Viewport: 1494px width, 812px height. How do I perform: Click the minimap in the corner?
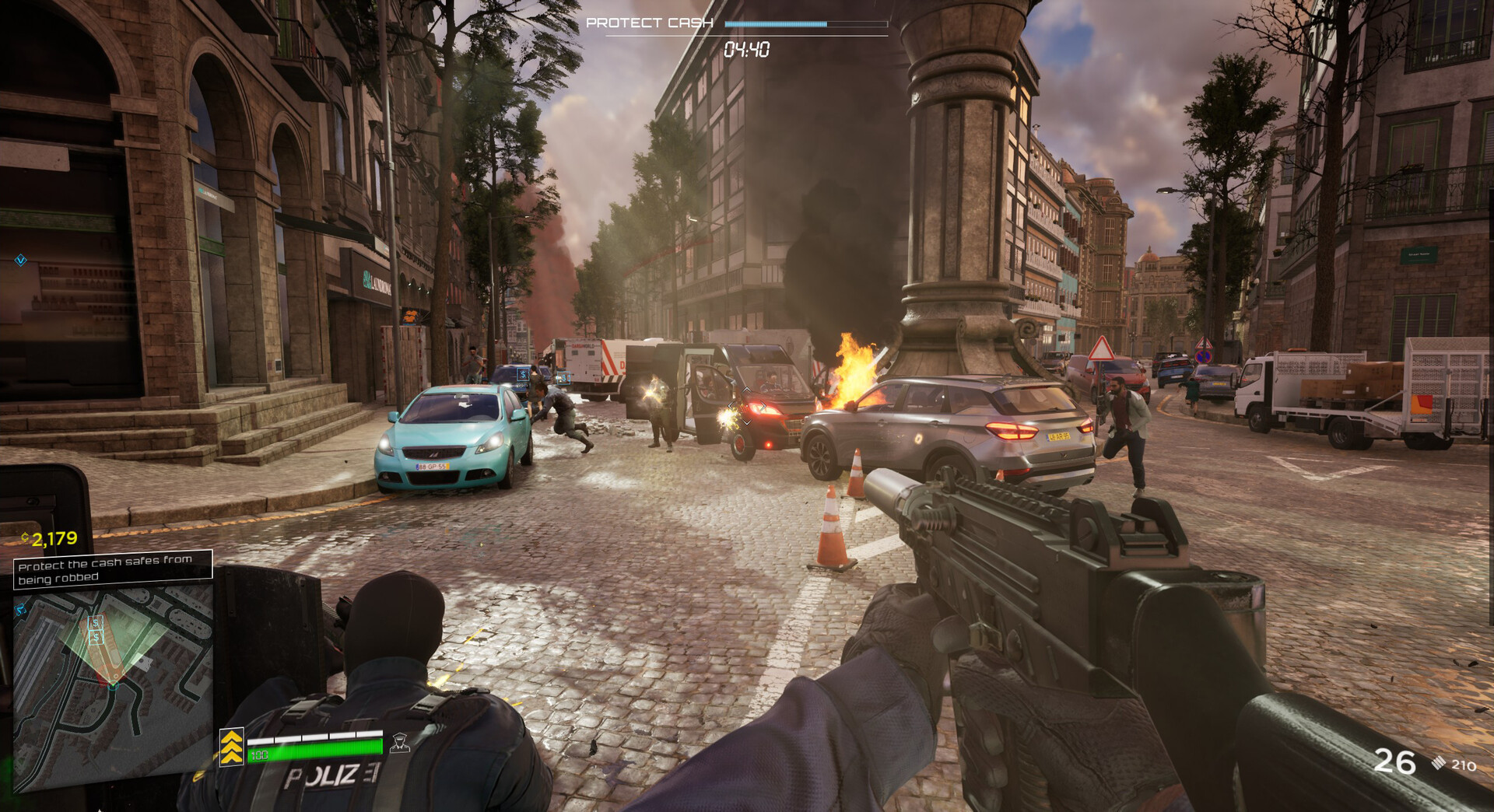(x=114, y=688)
